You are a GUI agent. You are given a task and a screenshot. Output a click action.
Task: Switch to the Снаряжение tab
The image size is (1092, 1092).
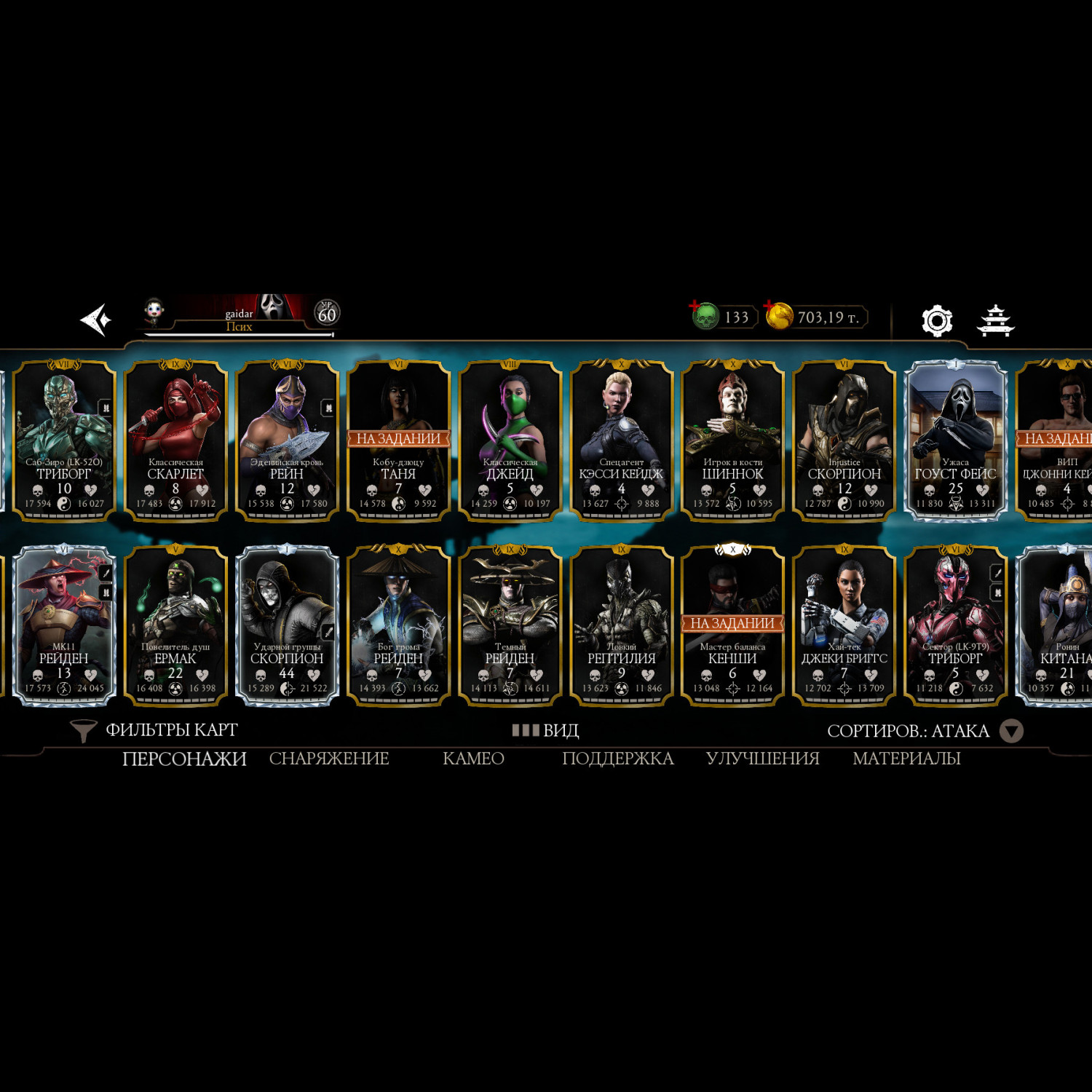329,759
